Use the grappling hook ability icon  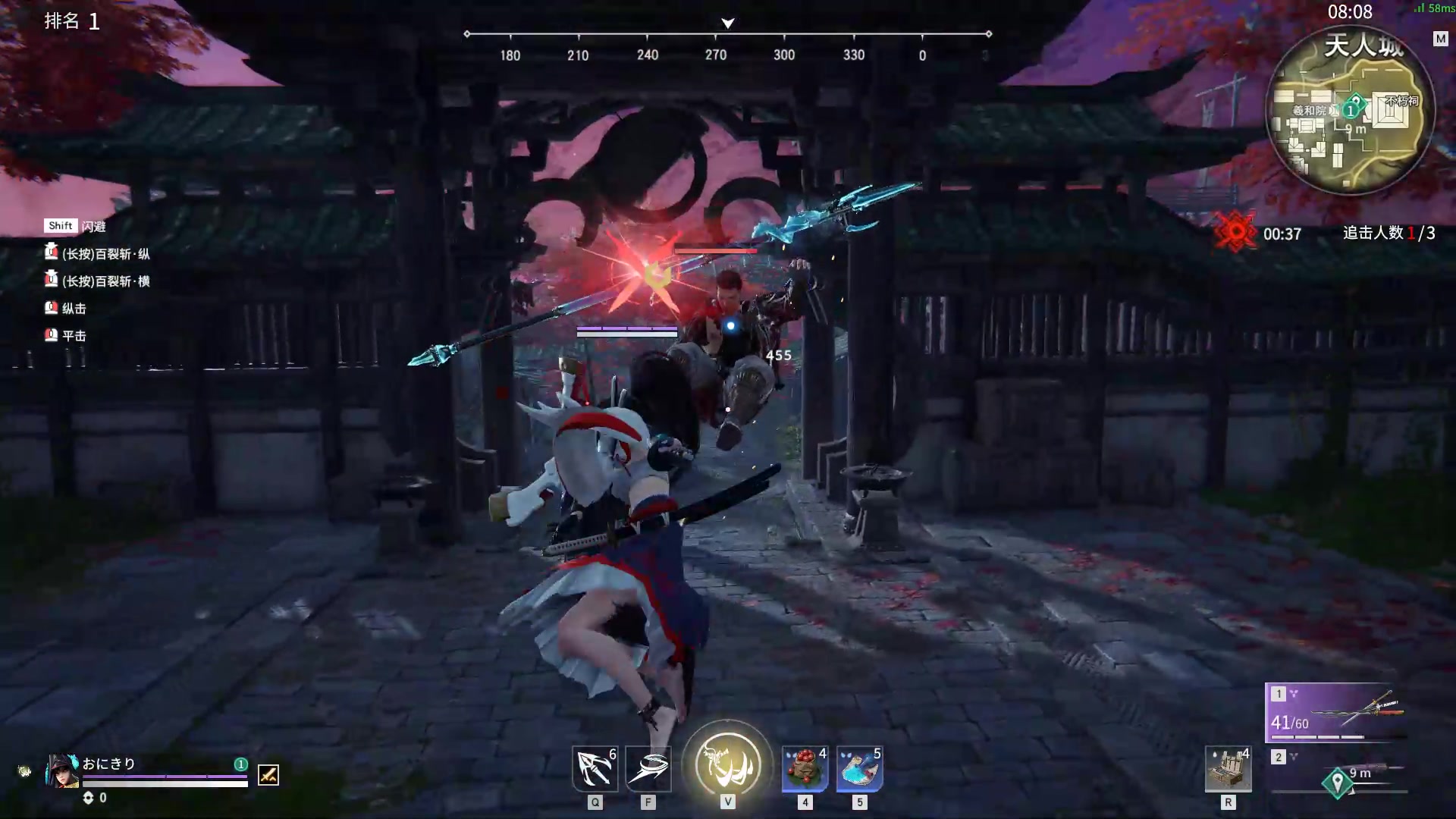point(595,769)
